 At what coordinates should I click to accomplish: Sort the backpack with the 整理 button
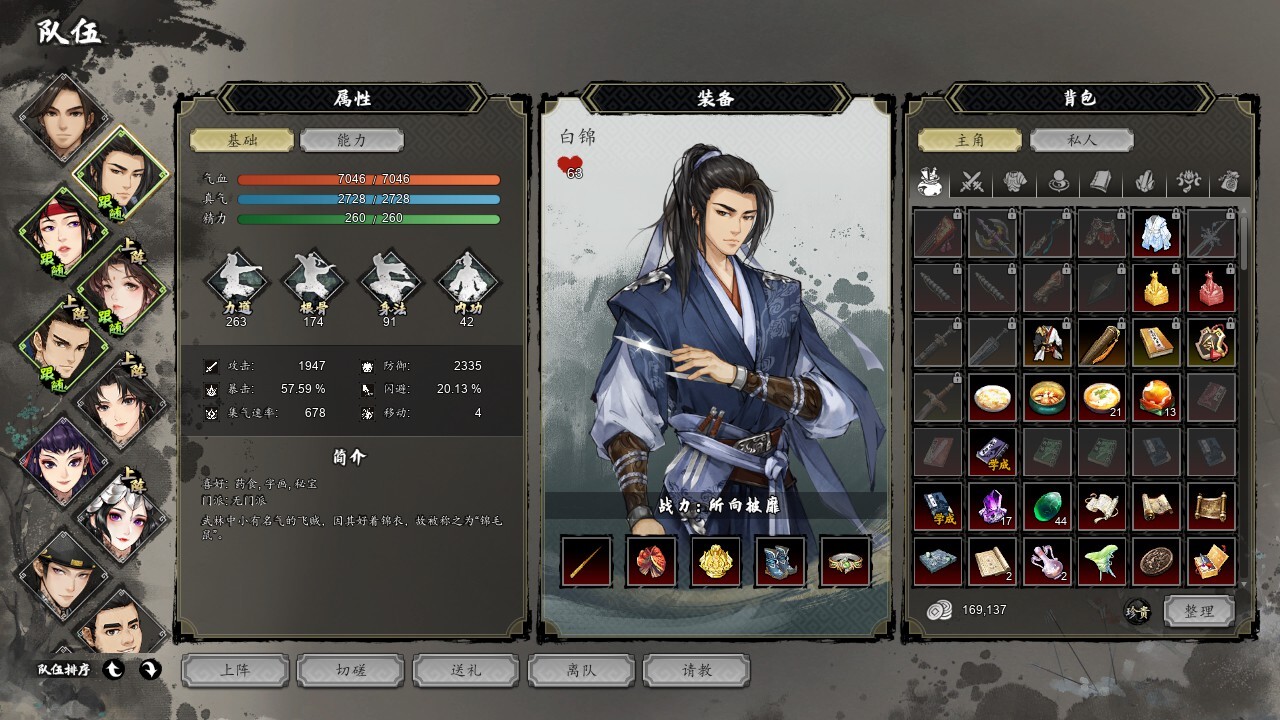pos(1198,611)
